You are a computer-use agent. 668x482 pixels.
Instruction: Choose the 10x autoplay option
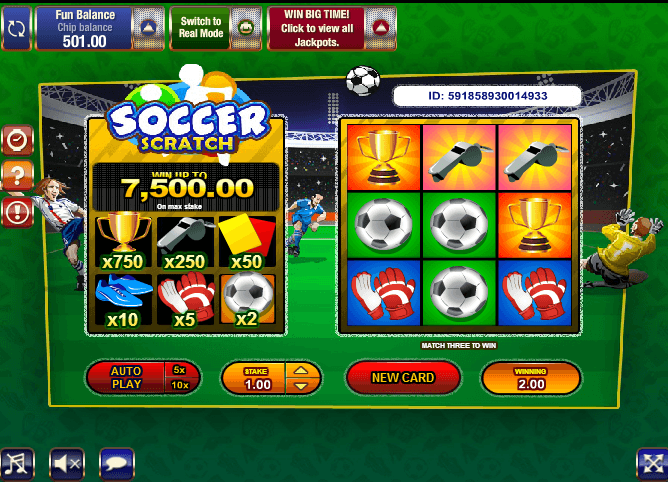180,385
